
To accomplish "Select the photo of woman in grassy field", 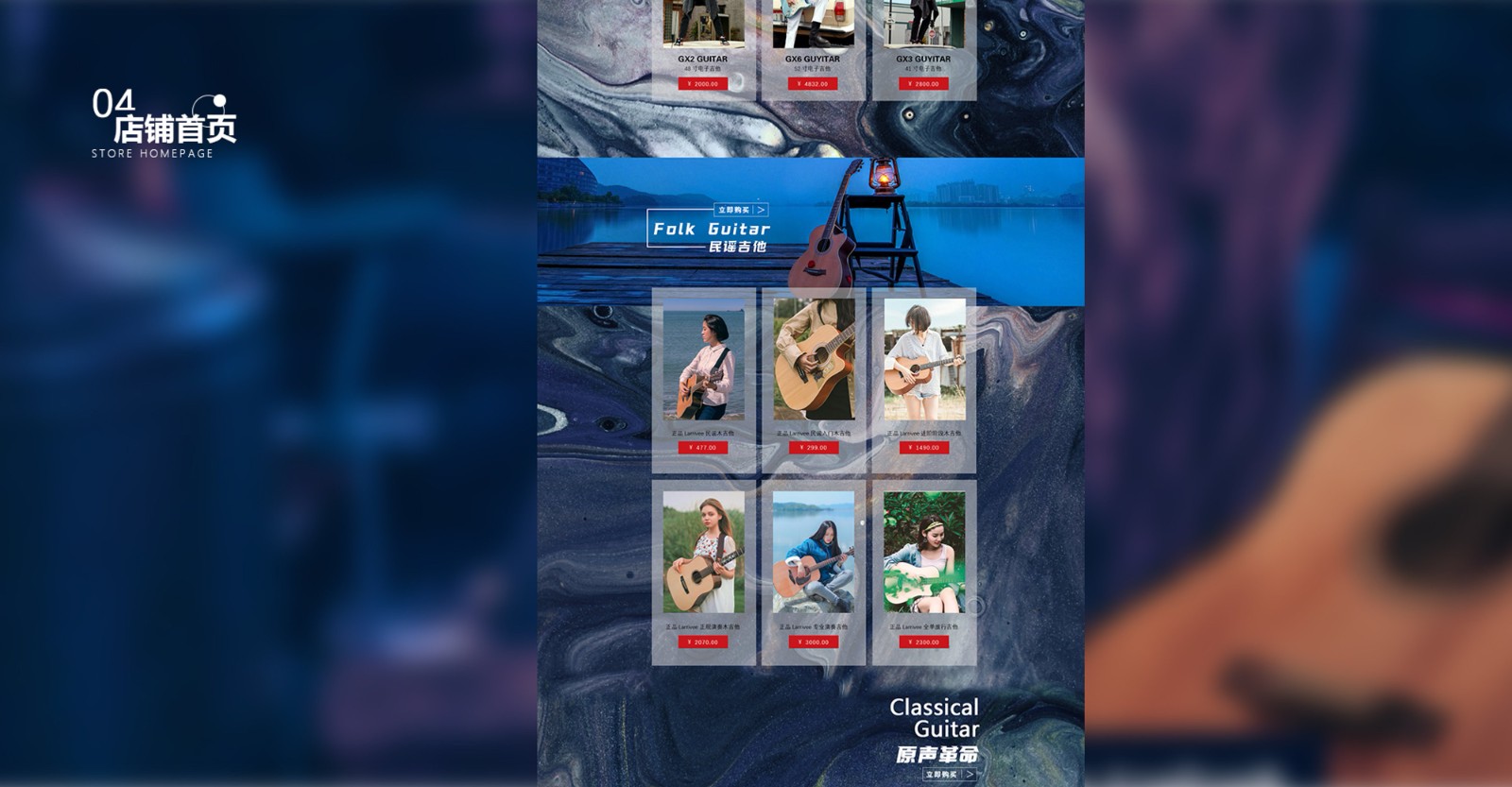I will [x=703, y=552].
